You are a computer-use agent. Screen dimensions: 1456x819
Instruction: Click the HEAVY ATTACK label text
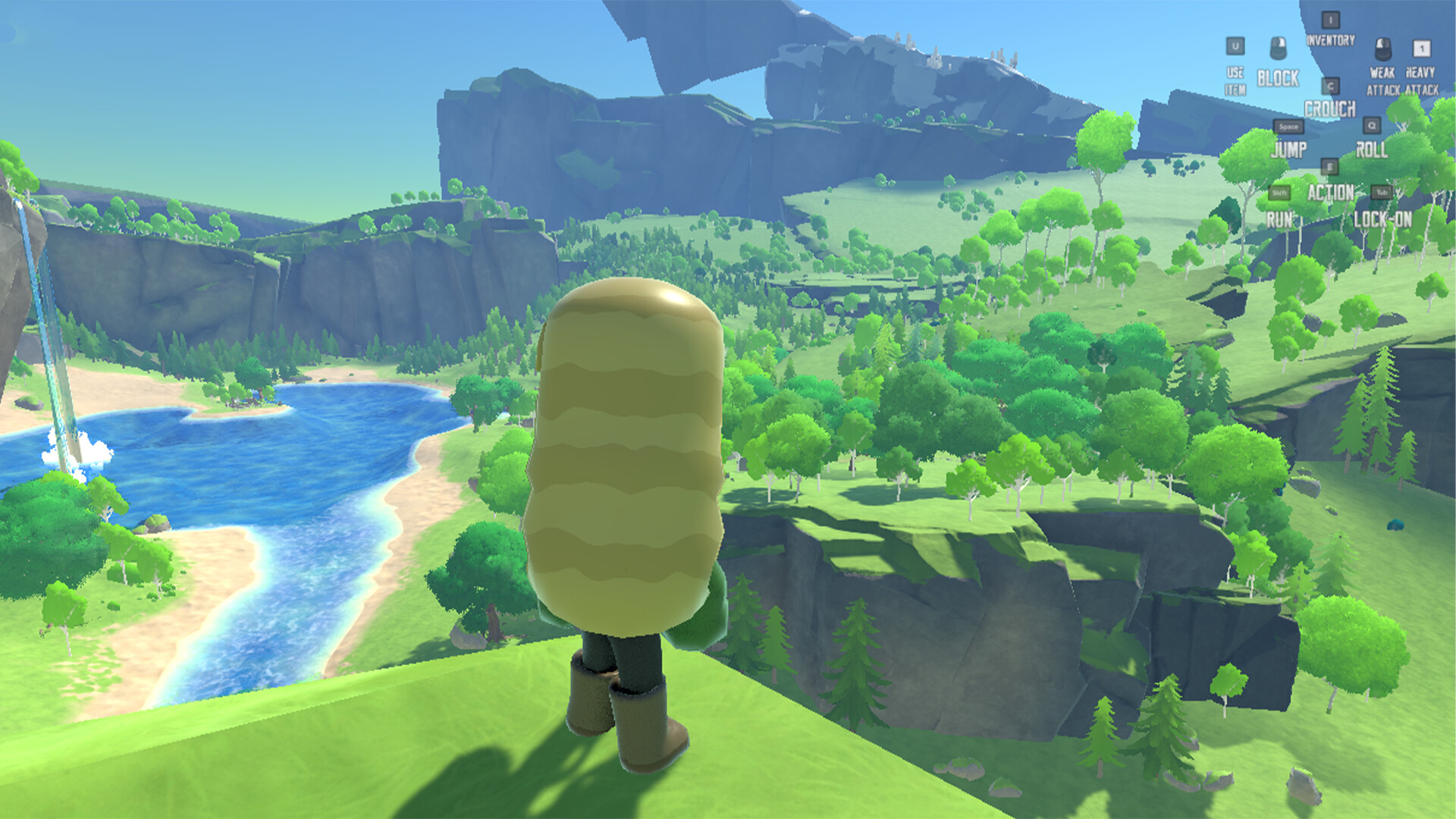click(x=1421, y=81)
